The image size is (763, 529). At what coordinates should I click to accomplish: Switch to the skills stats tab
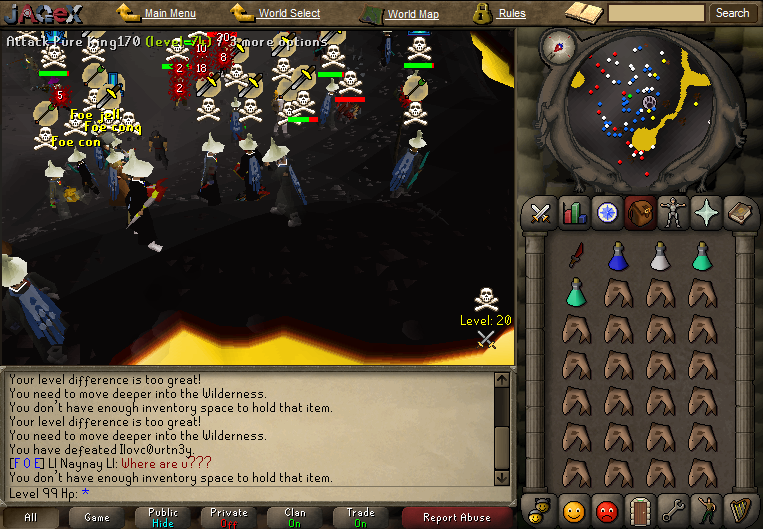click(574, 212)
